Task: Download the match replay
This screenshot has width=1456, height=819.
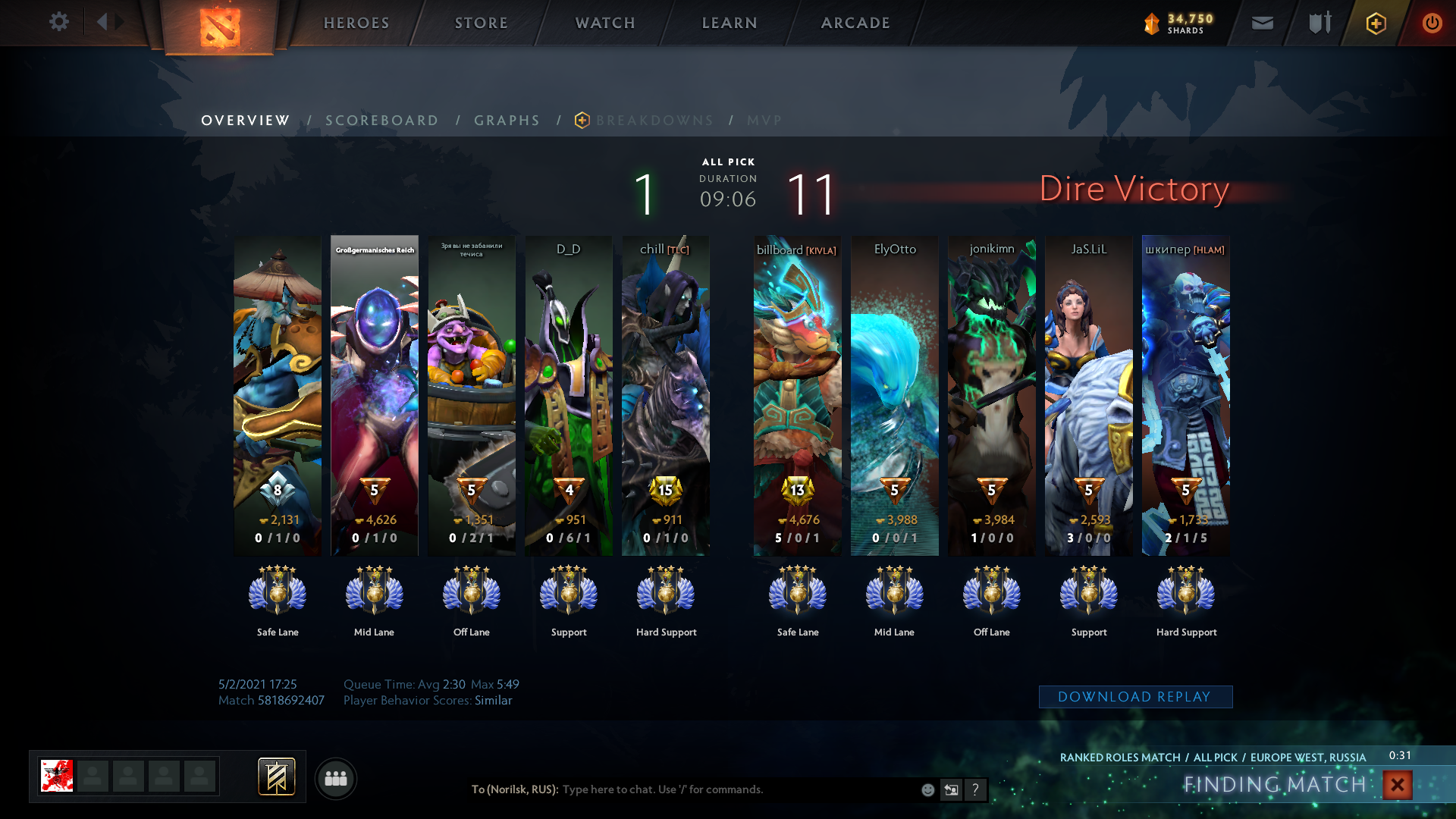Action: 1135,697
